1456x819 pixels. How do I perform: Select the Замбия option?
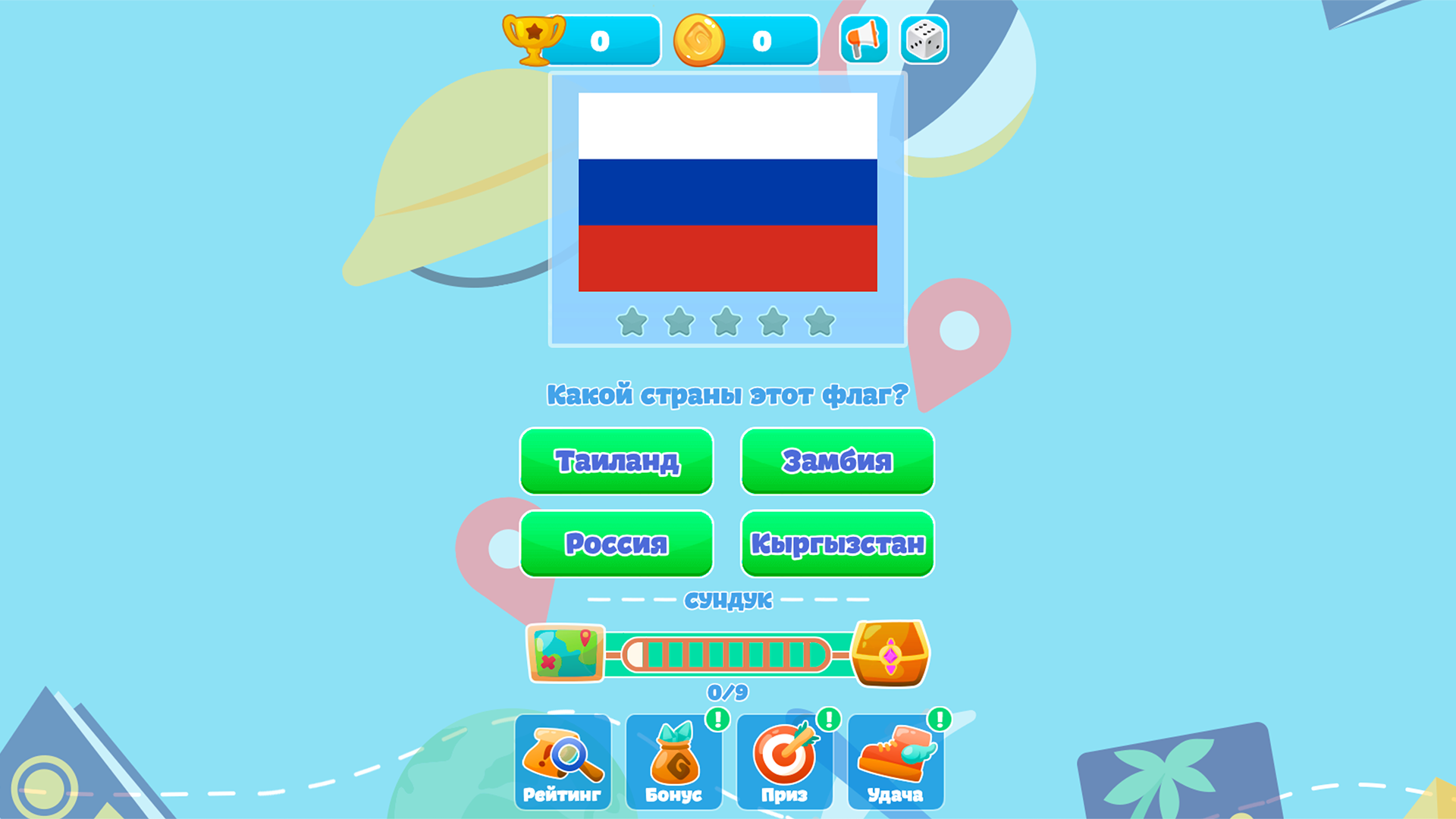(x=837, y=461)
